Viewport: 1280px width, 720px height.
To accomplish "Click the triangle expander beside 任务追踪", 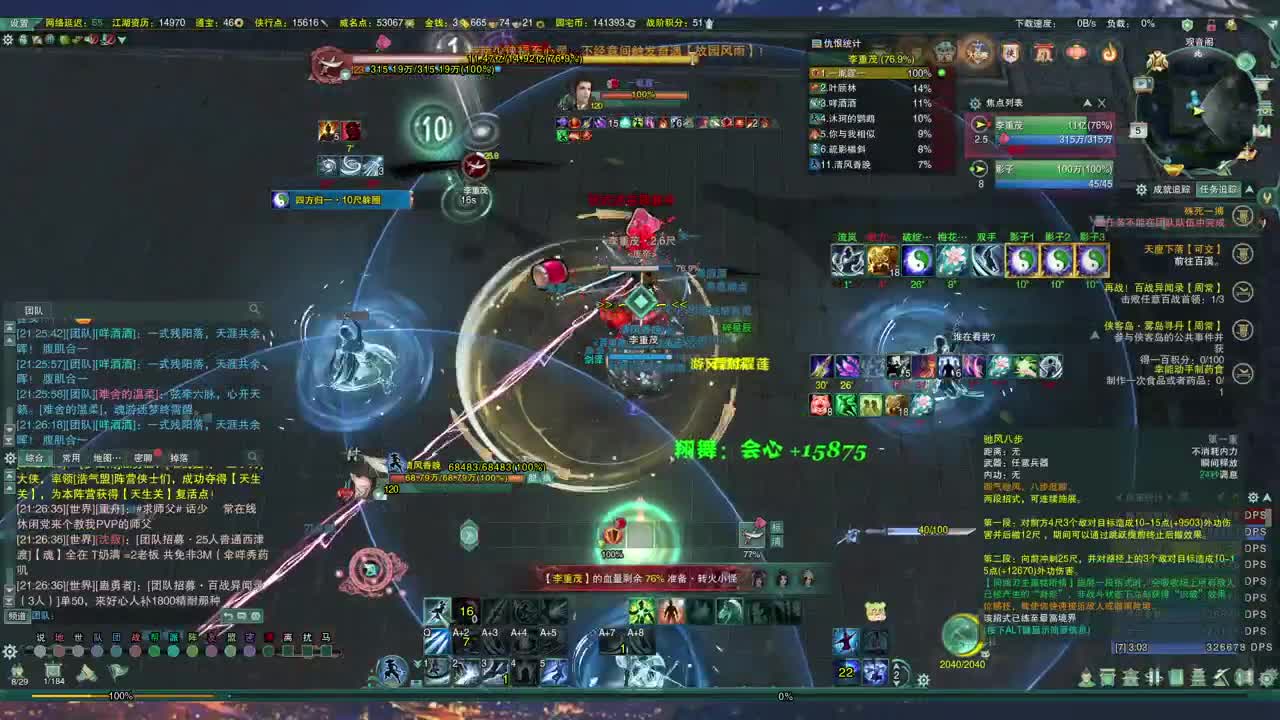I will coord(1247,189).
